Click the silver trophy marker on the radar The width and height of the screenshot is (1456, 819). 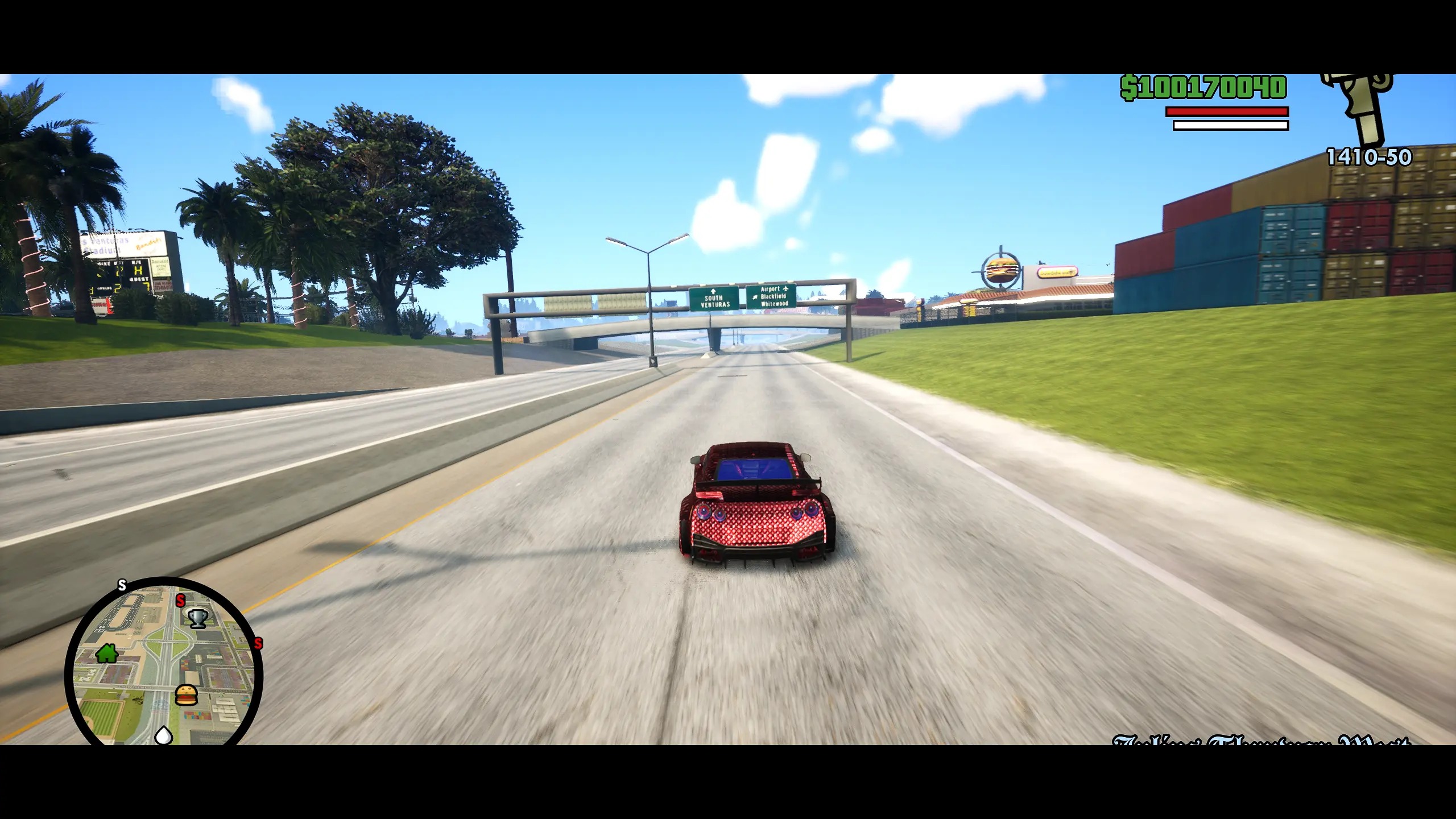(197, 618)
